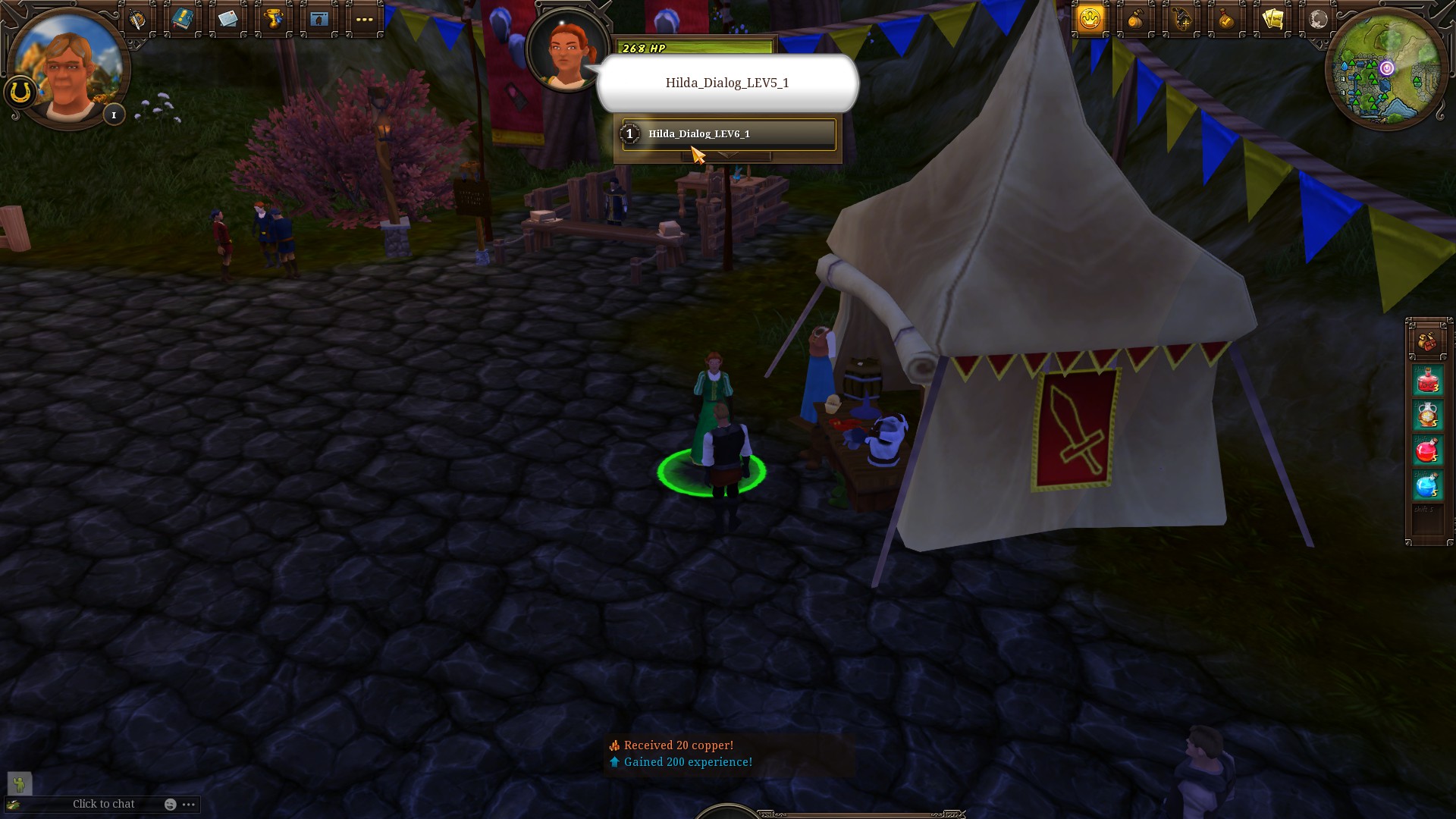Toggle the screenshot window icon on the toolbar
The width and height of the screenshot is (1456, 819).
click(x=318, y=19)
